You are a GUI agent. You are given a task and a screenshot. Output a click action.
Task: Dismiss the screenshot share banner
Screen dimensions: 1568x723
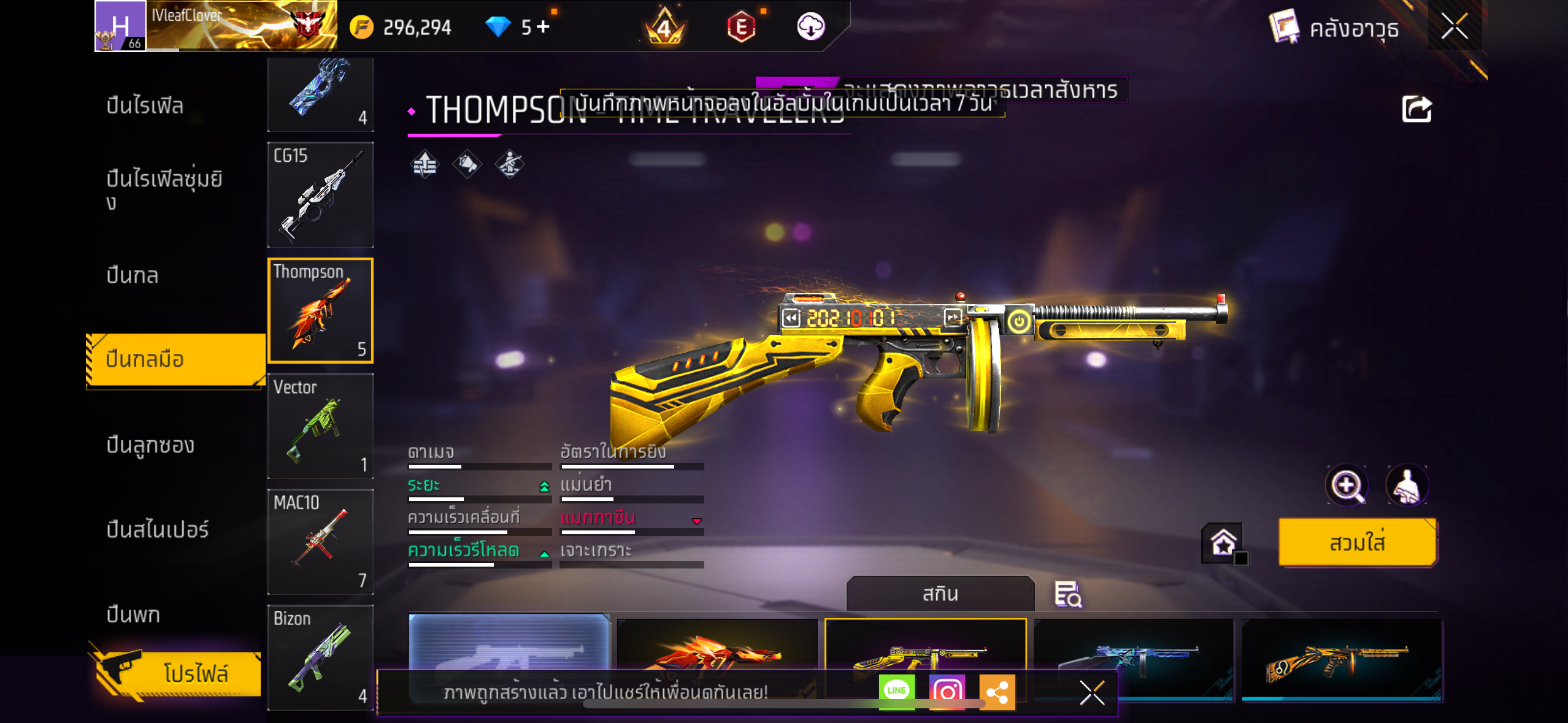pos(1092,693)
